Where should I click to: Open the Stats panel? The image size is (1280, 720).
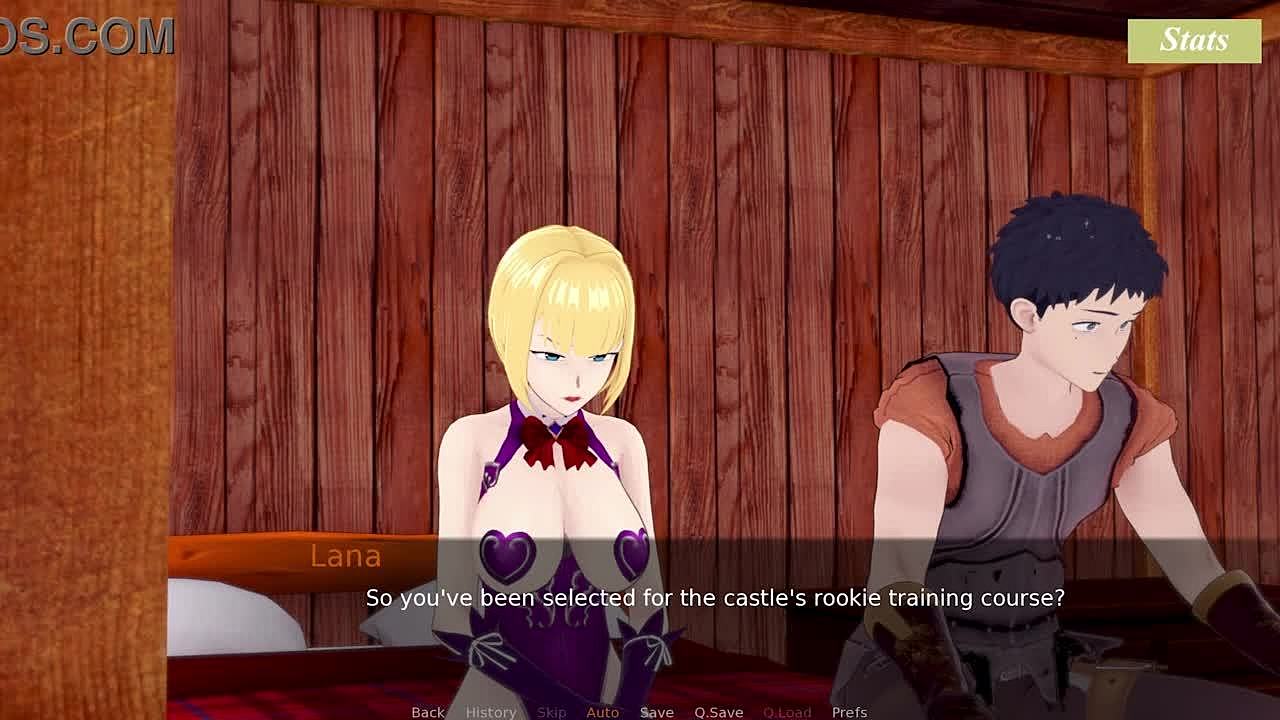(x=1194, y=41)
